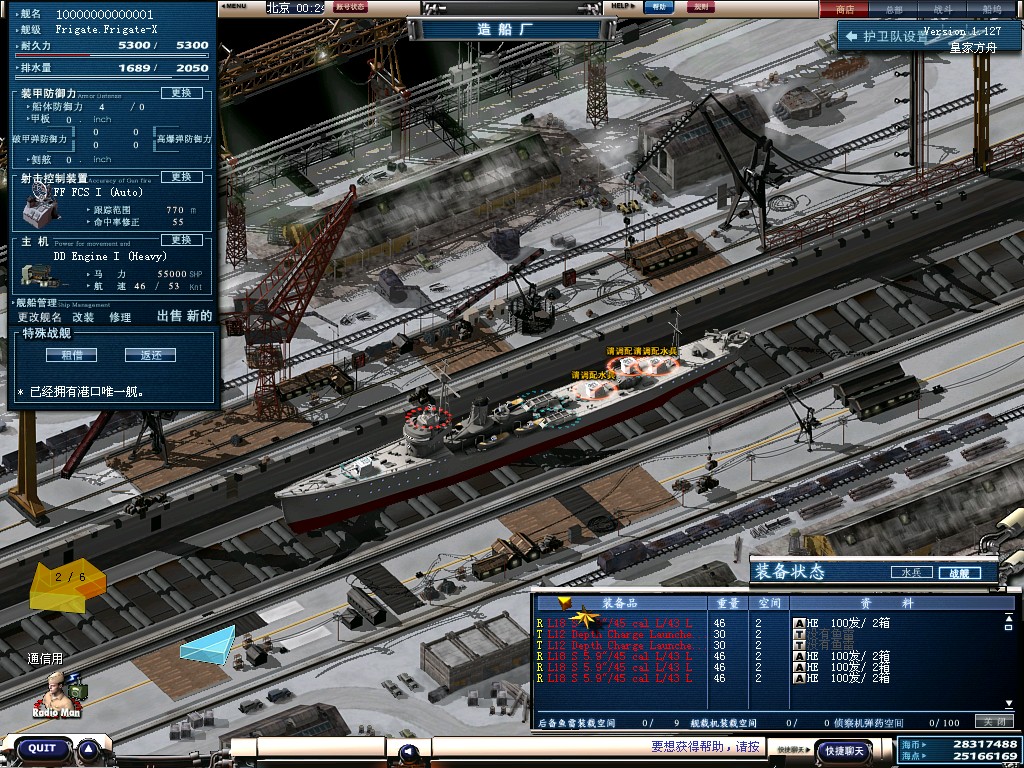Open the 商店 shop tab
The width and height of the screenshot is (1024, 768).
pos(845,9)
